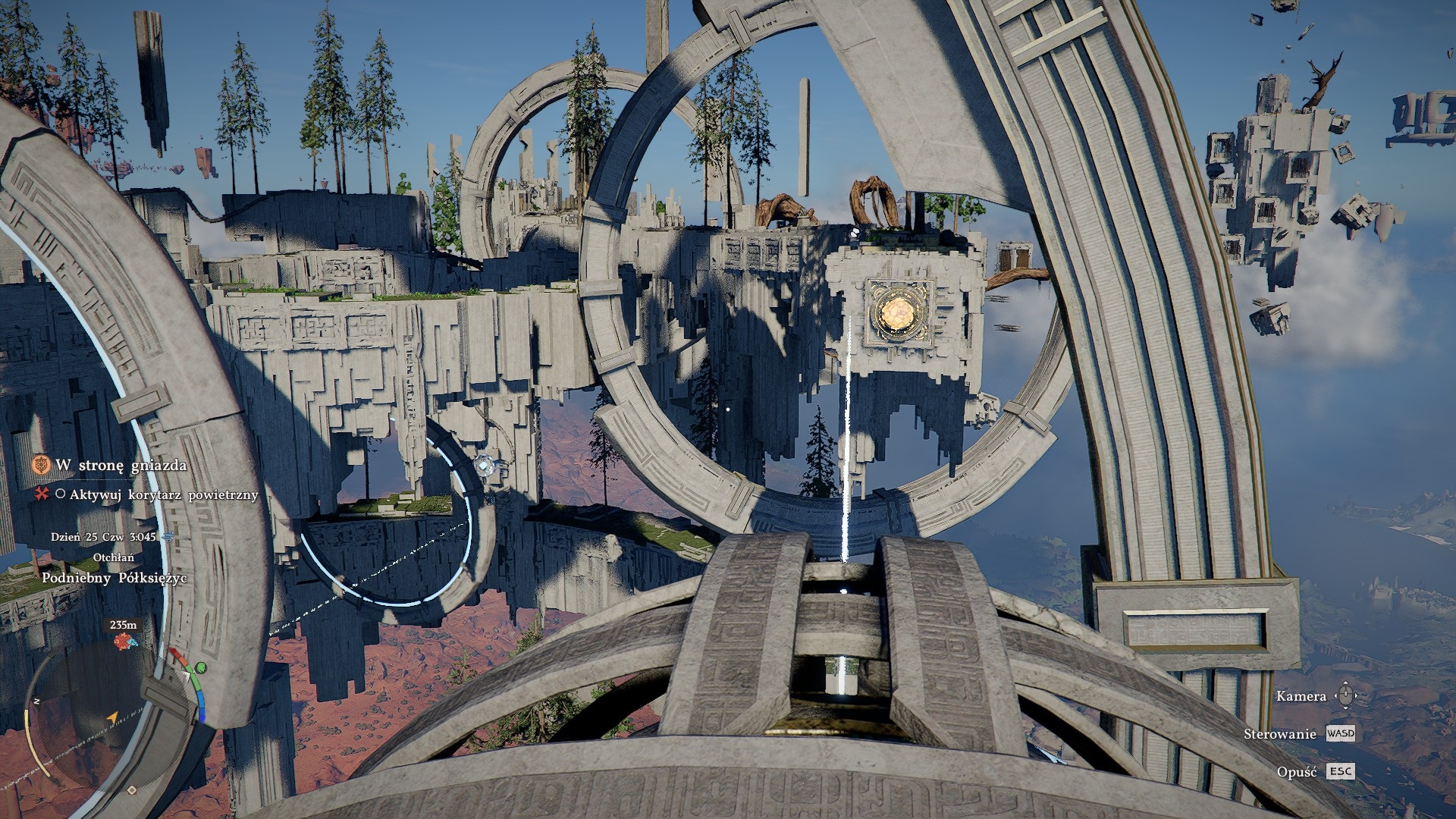Select the red quest marker above the minimap
Image resolution: width=1456 pixels, height=819 pixels.
click(x=124, y=642)
